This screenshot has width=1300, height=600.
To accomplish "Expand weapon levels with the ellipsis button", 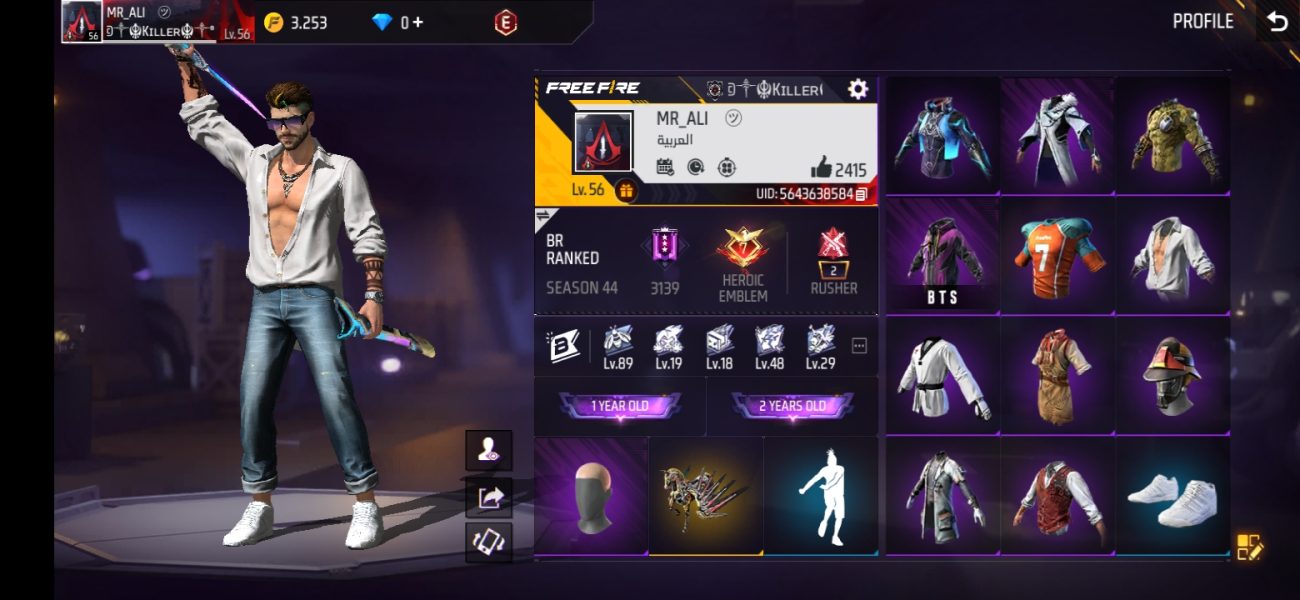I will tap(859, 346).
